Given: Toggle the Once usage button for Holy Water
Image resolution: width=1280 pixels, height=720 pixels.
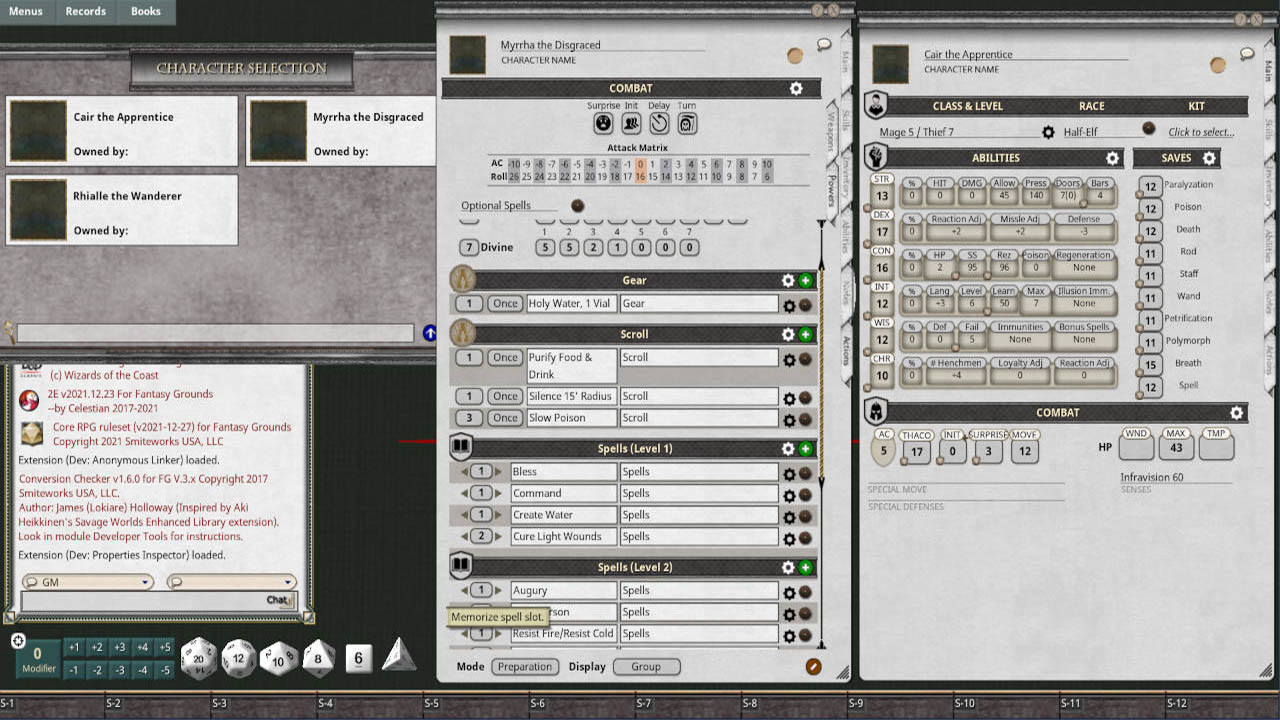Looking at the screenshot, I should tap(505, 303).
